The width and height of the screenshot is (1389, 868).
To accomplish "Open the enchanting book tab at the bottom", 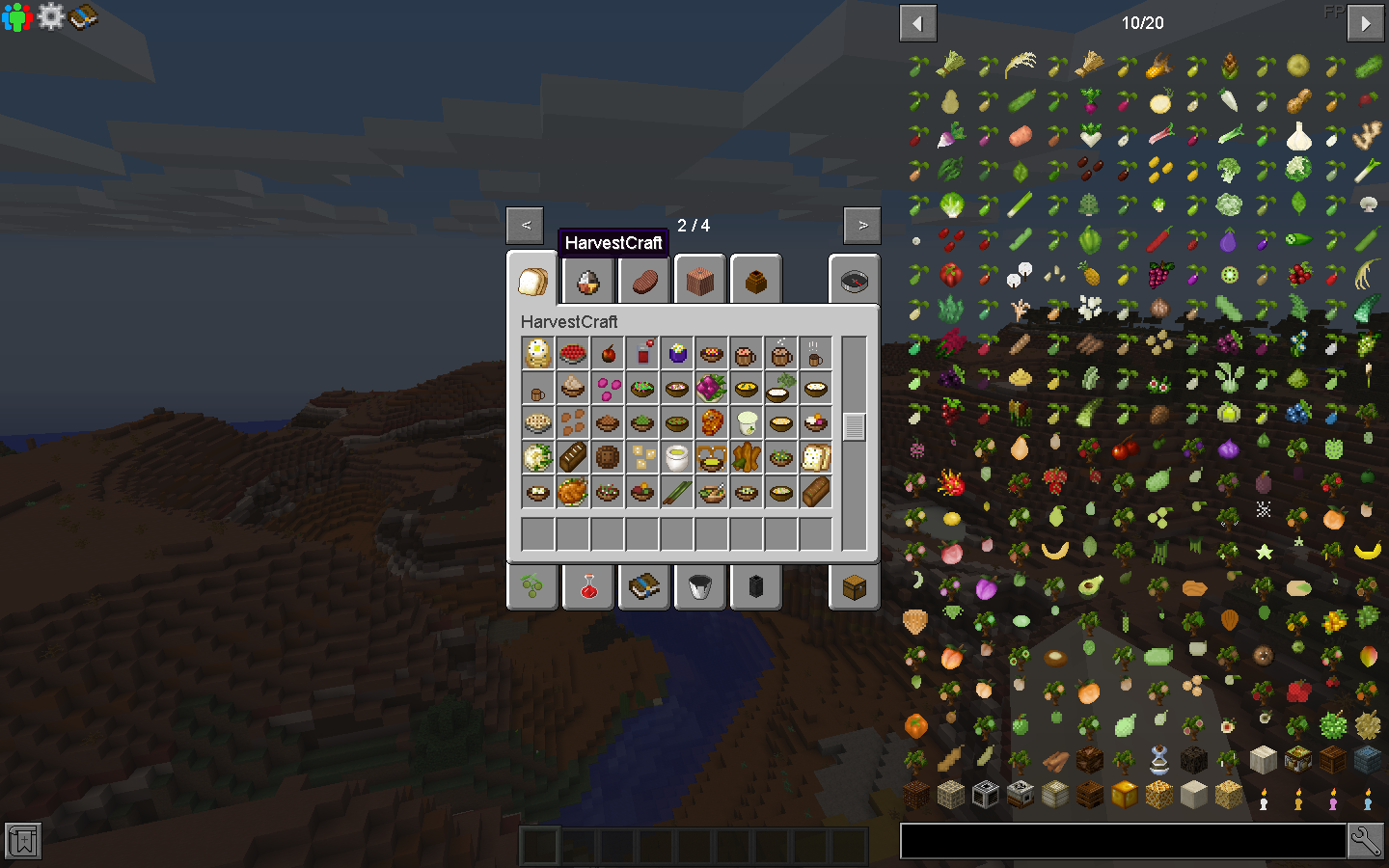I will click(x=643, y=587).
